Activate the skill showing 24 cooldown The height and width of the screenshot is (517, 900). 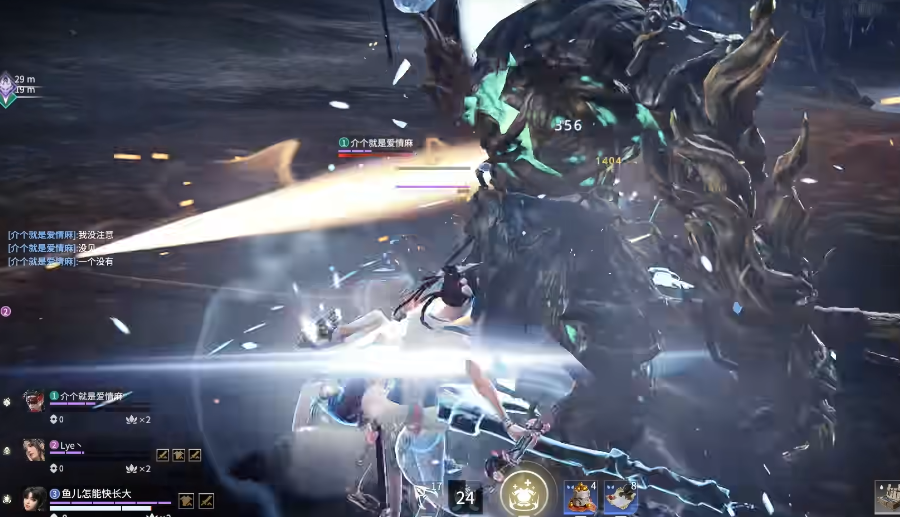(465, 497)
